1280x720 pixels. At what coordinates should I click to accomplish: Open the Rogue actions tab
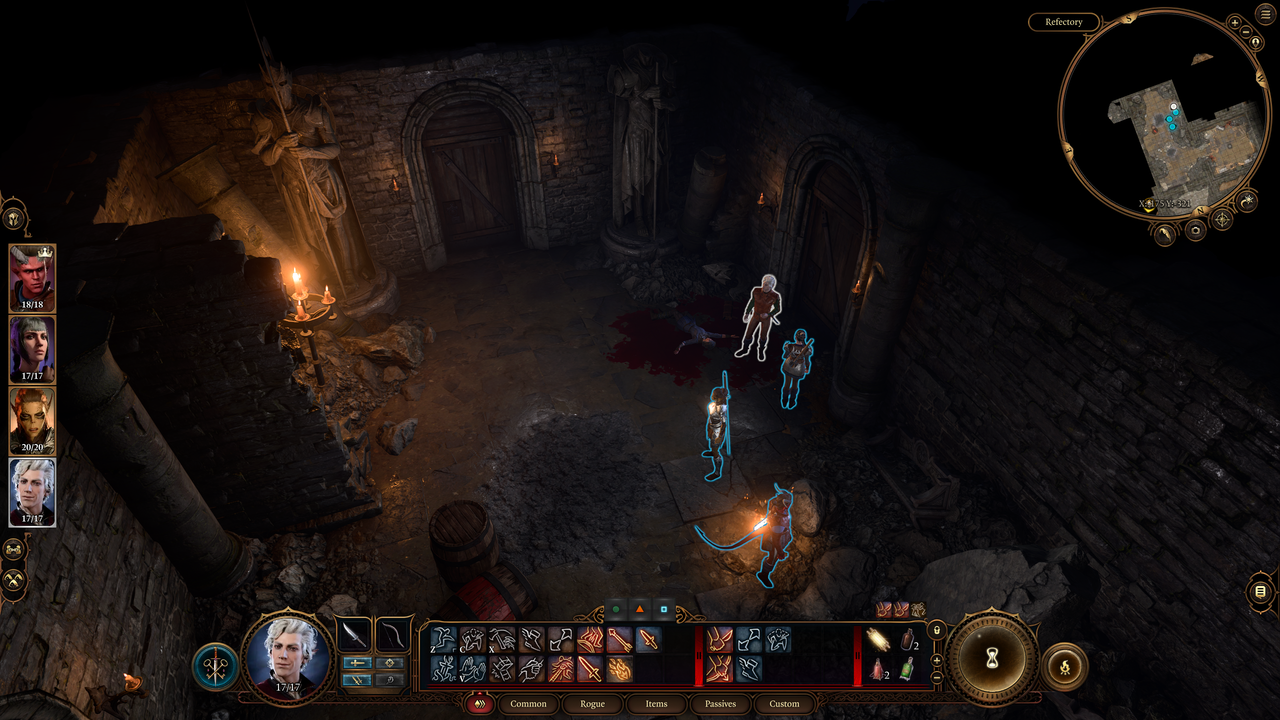click(592, 704)
